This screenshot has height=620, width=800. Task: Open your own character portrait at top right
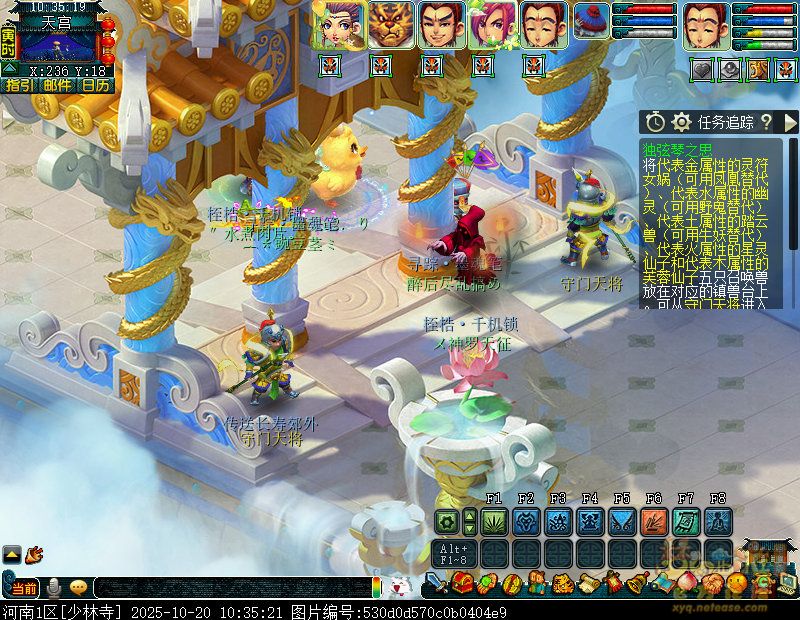705,25
